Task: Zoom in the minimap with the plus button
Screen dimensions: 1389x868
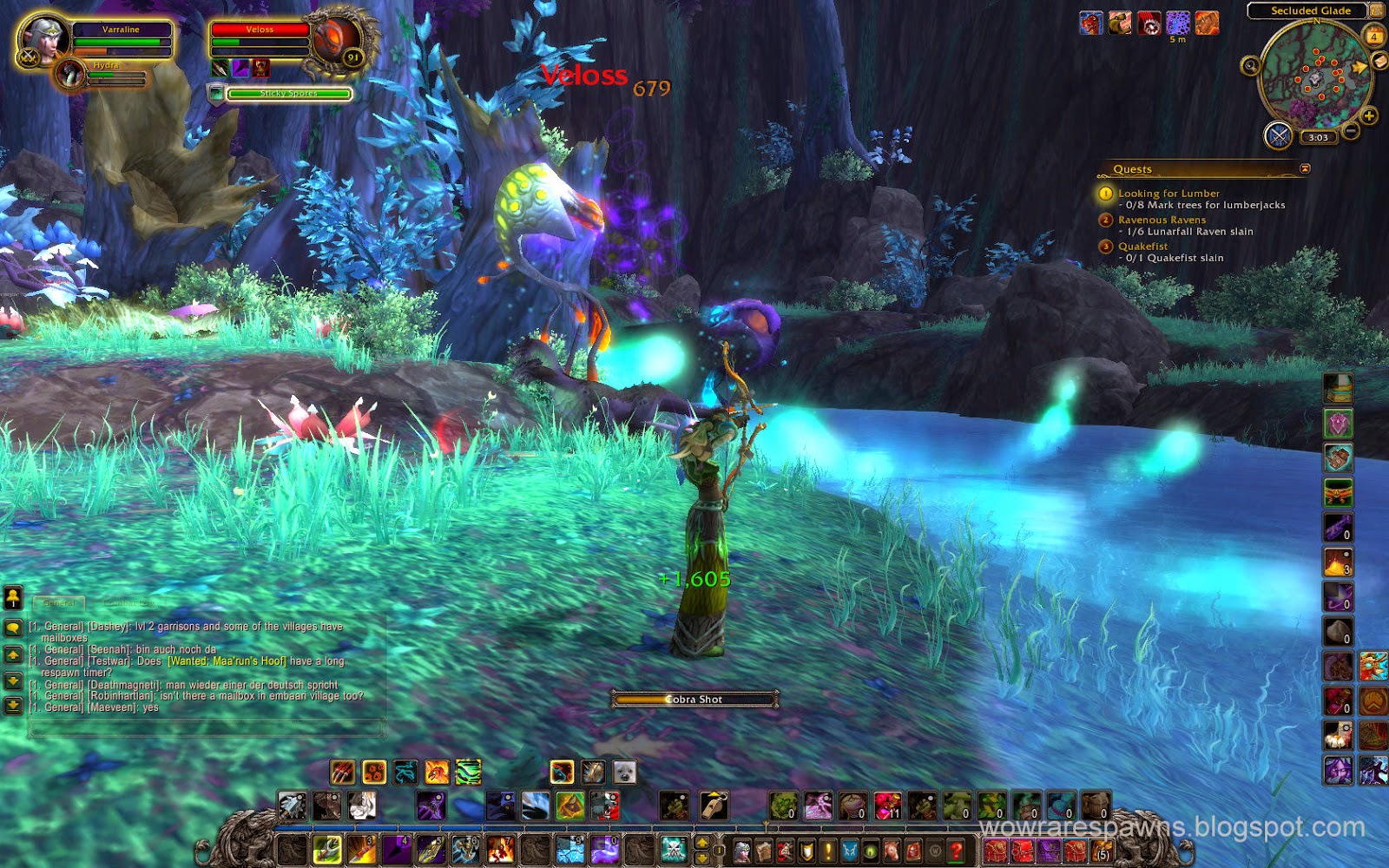Action: pyautogui.click(x=1368, y=115)
